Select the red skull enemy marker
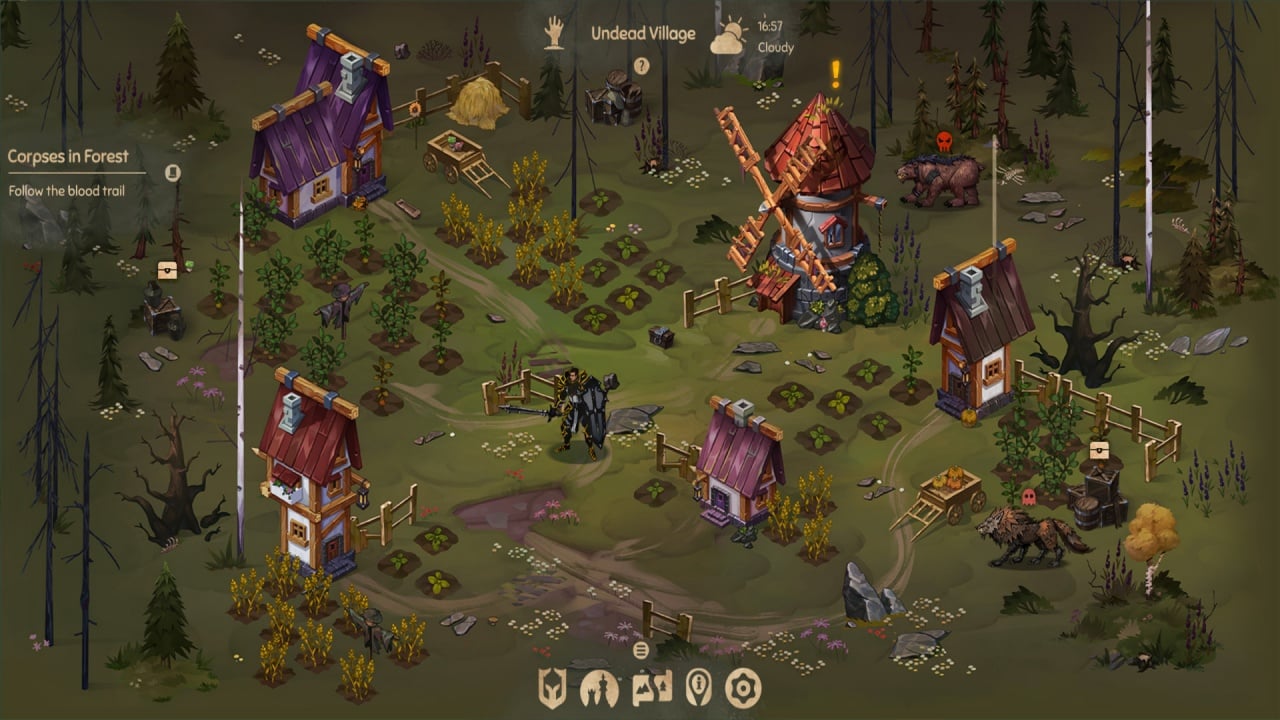 [x=944, y=141]
